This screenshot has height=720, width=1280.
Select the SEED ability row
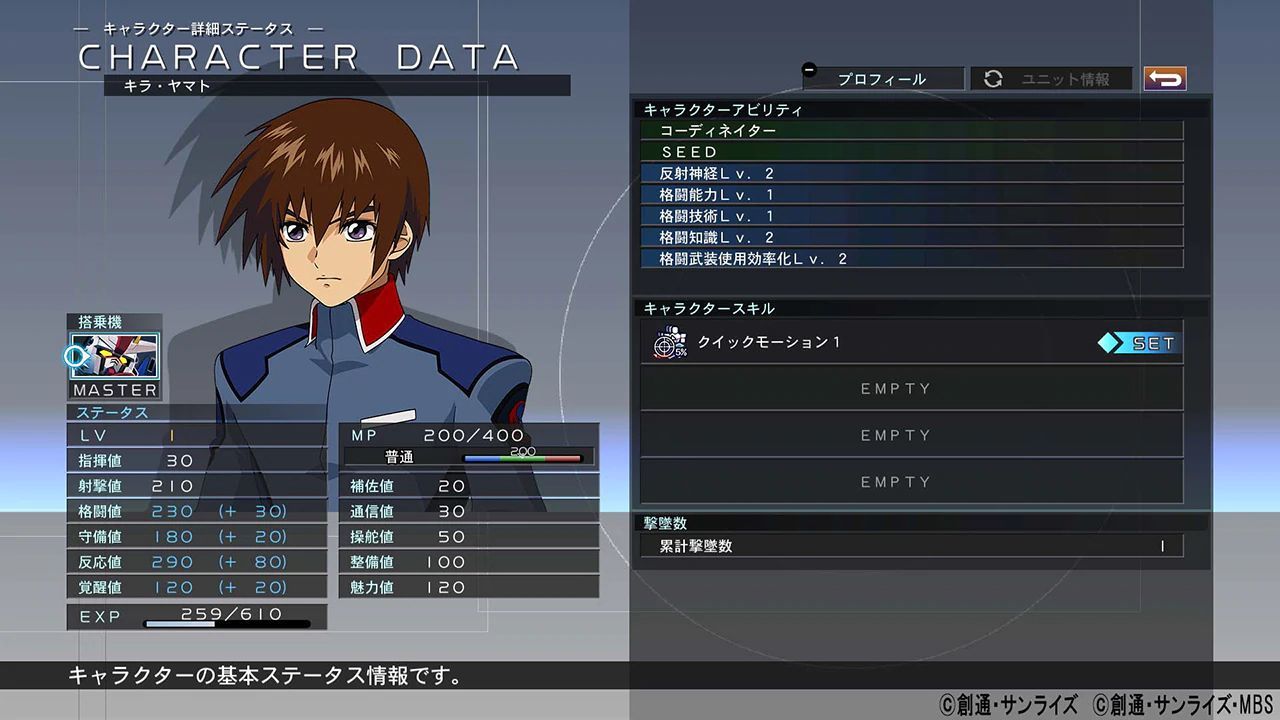(910, 152)
